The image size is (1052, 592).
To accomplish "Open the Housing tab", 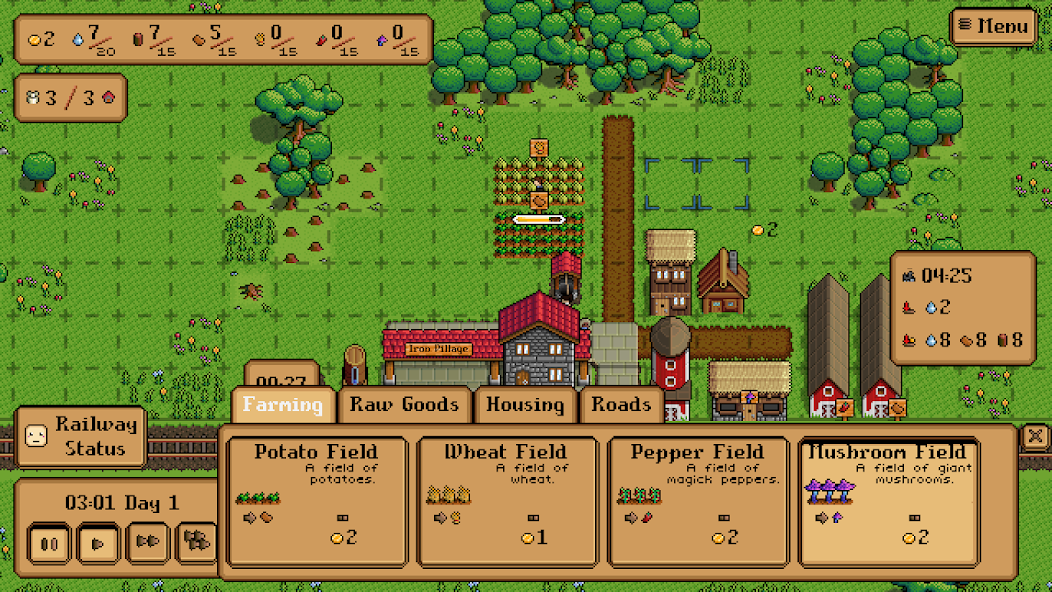I will [x=525, y=405].
